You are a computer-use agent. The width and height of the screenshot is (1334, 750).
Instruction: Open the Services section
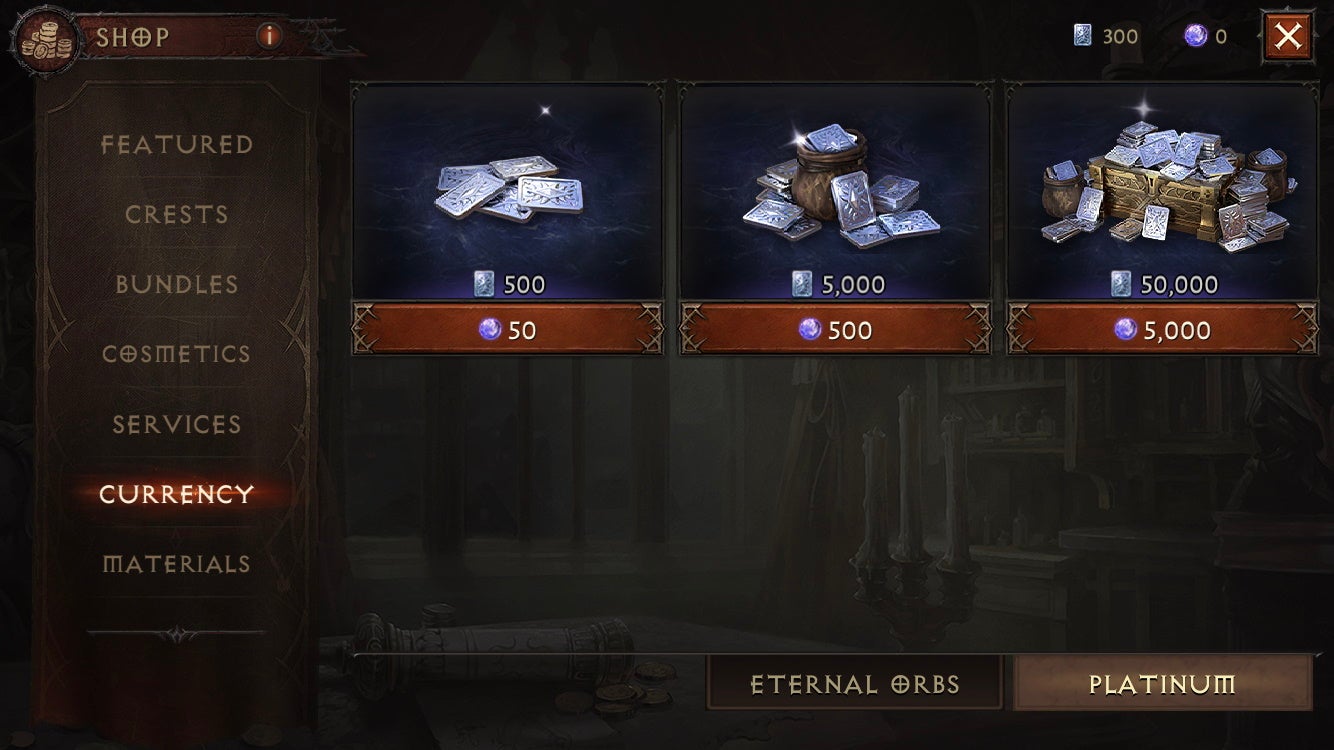coord(176,424)
